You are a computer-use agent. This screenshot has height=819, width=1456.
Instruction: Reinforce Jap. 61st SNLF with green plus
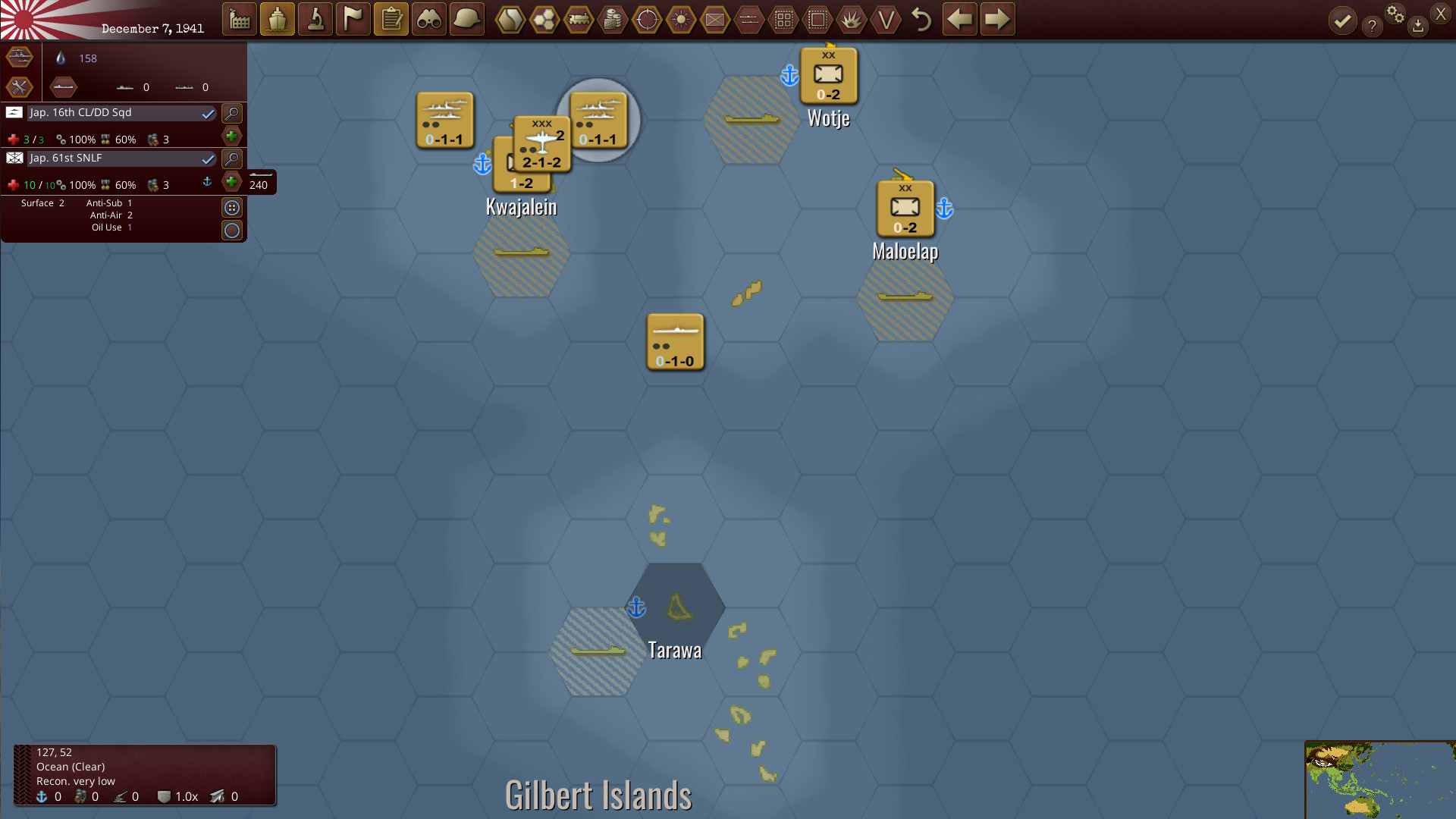pos(232,182)
